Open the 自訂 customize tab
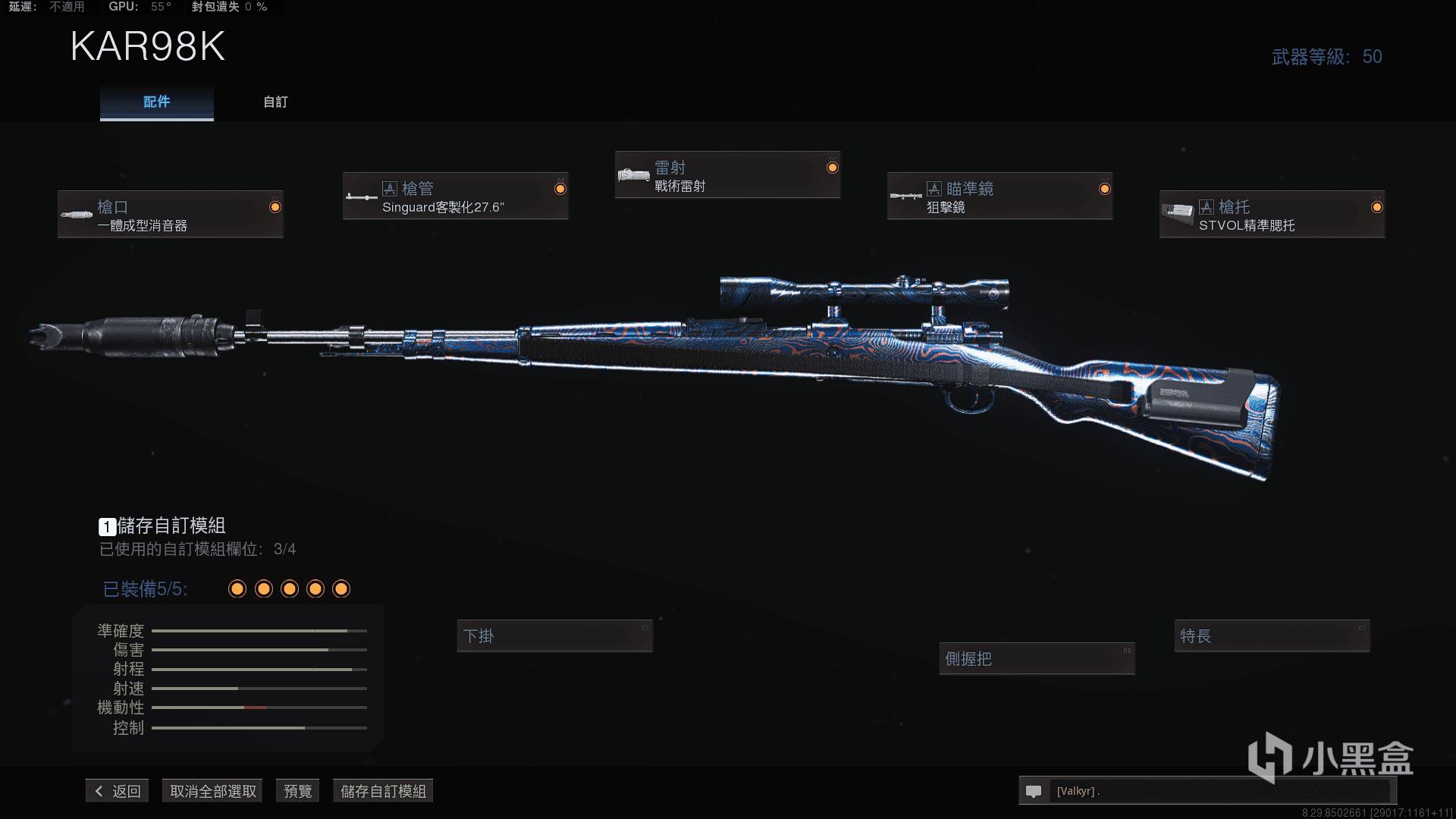The width and height of the screenshot is (1456, 819). click(x=275, y=102)
